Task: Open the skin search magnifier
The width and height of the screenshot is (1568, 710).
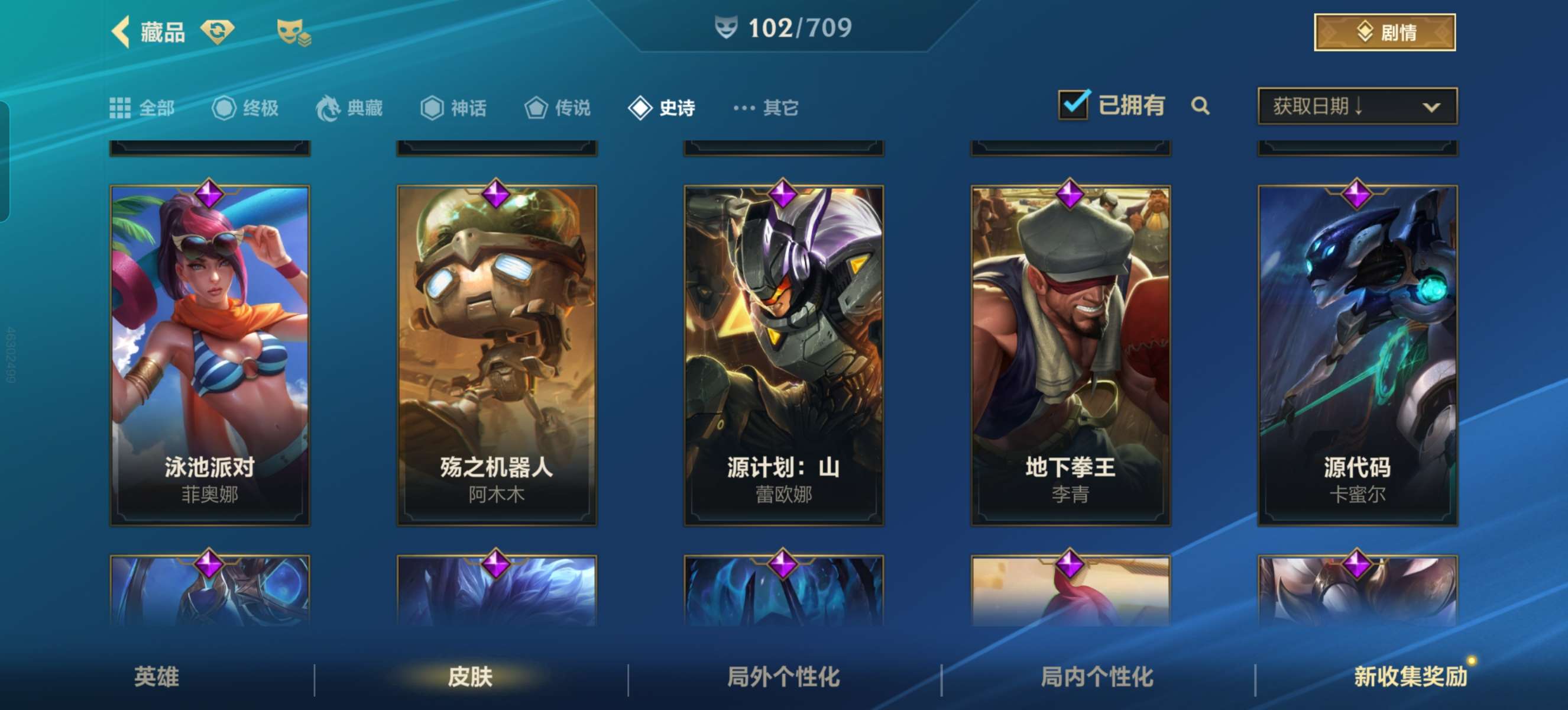Action: (1200, 106)
